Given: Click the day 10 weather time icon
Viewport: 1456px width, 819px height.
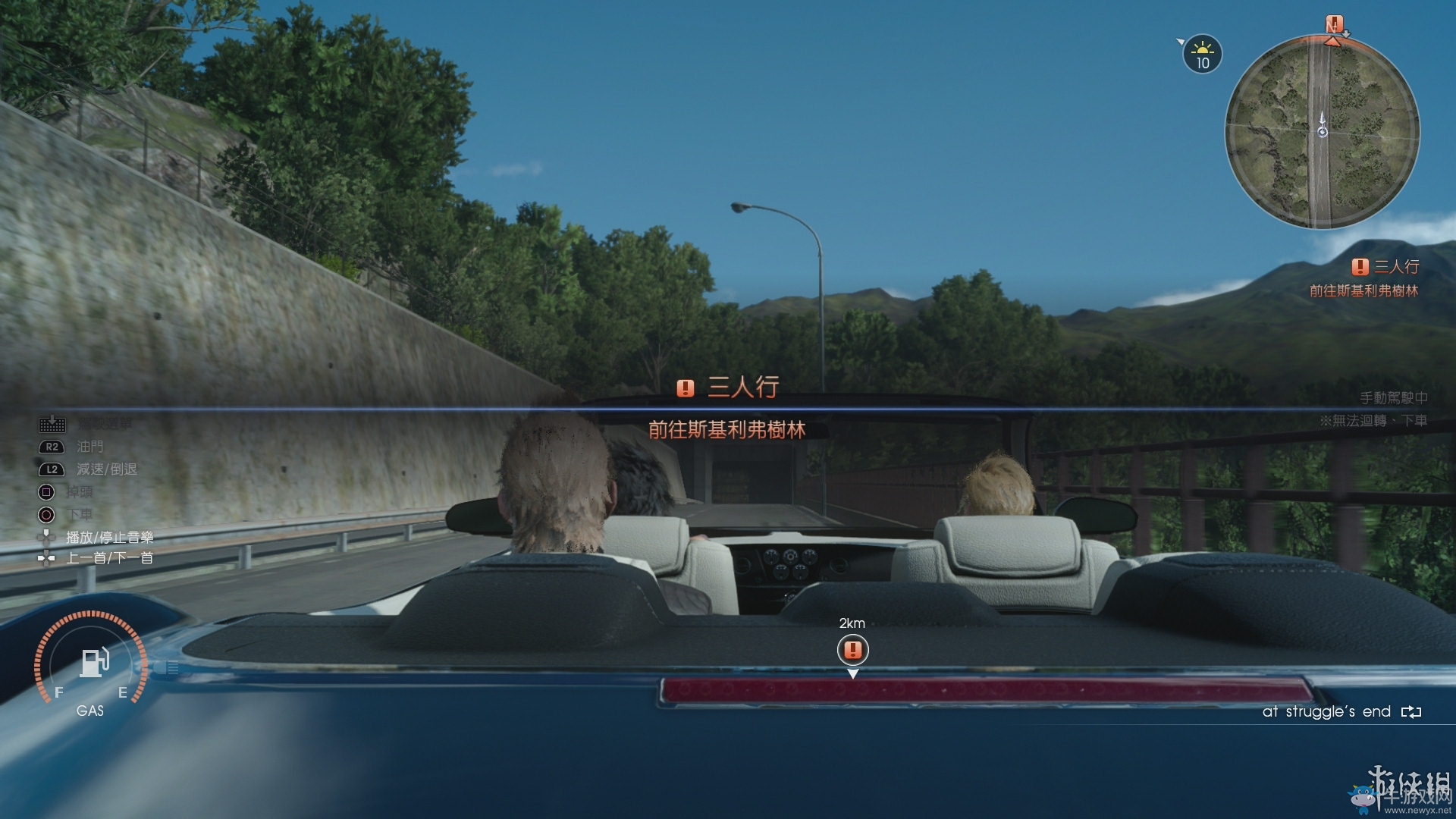Looking at the screenshot, I should (1202, 55).
